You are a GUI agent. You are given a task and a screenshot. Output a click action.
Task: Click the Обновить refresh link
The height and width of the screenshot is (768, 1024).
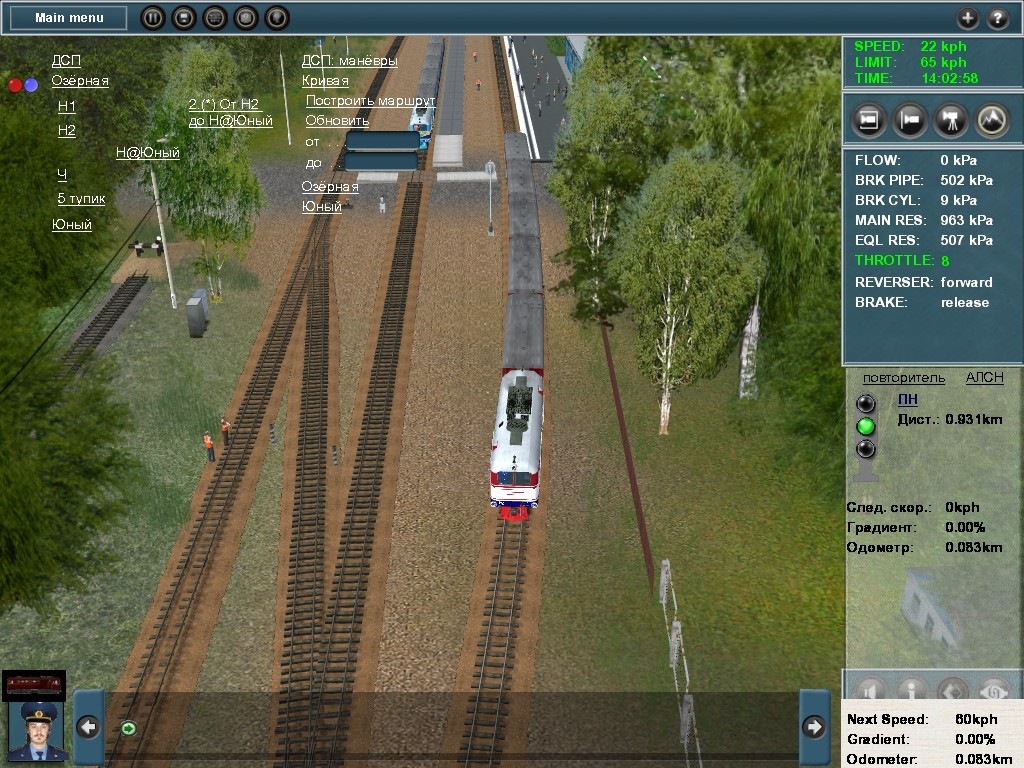337,121
